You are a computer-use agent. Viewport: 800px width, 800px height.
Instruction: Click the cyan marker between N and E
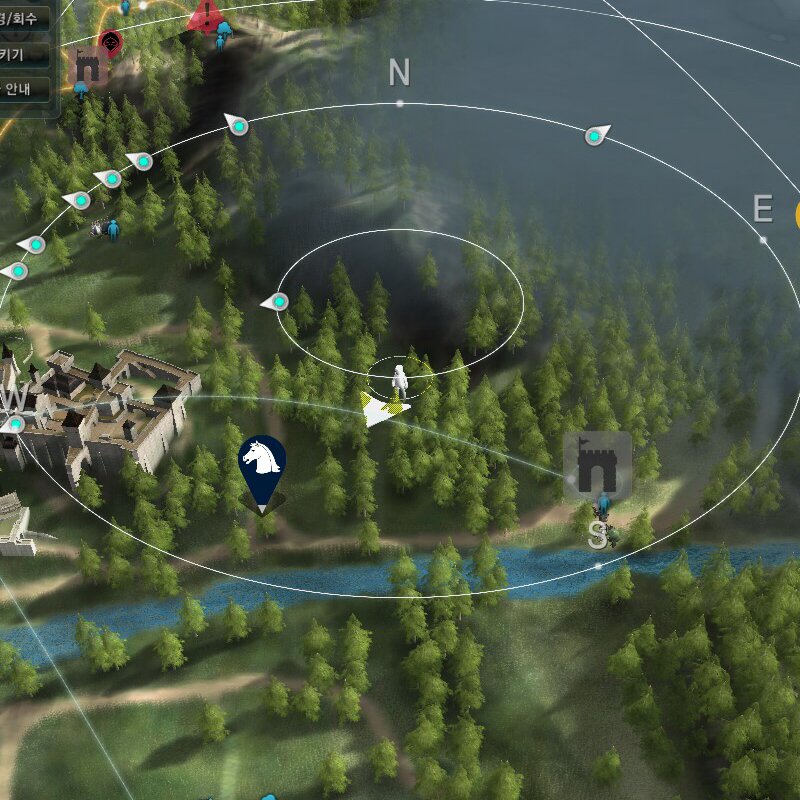[596, 135]
